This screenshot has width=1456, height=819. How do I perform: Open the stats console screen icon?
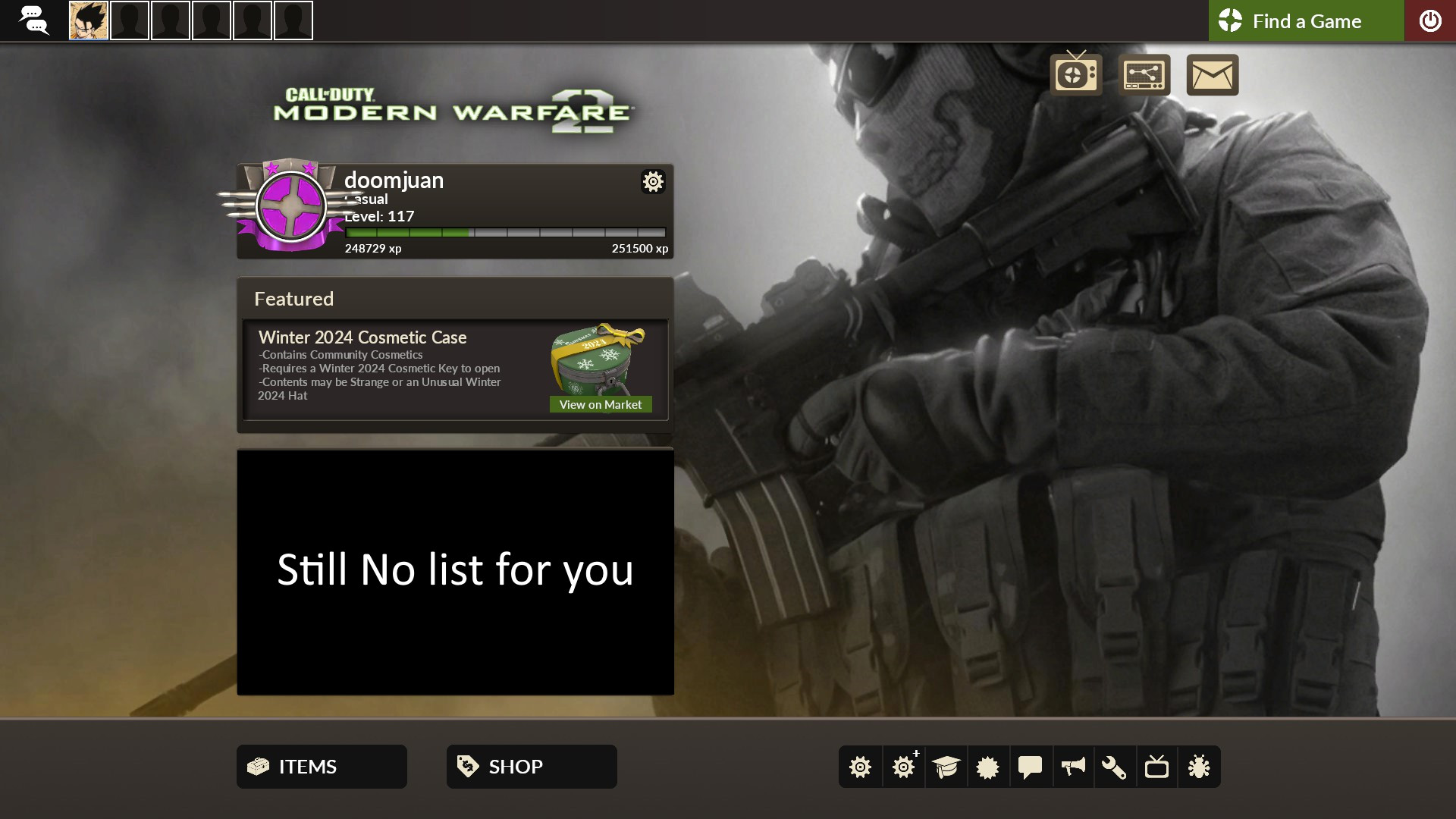point(1145,74)
